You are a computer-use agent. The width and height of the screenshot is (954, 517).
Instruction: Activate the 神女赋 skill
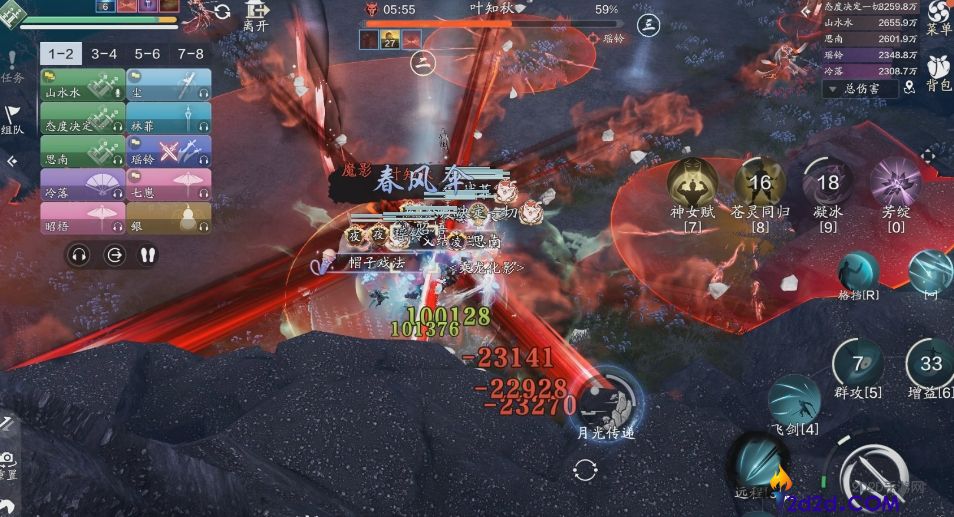coord(693,184)
